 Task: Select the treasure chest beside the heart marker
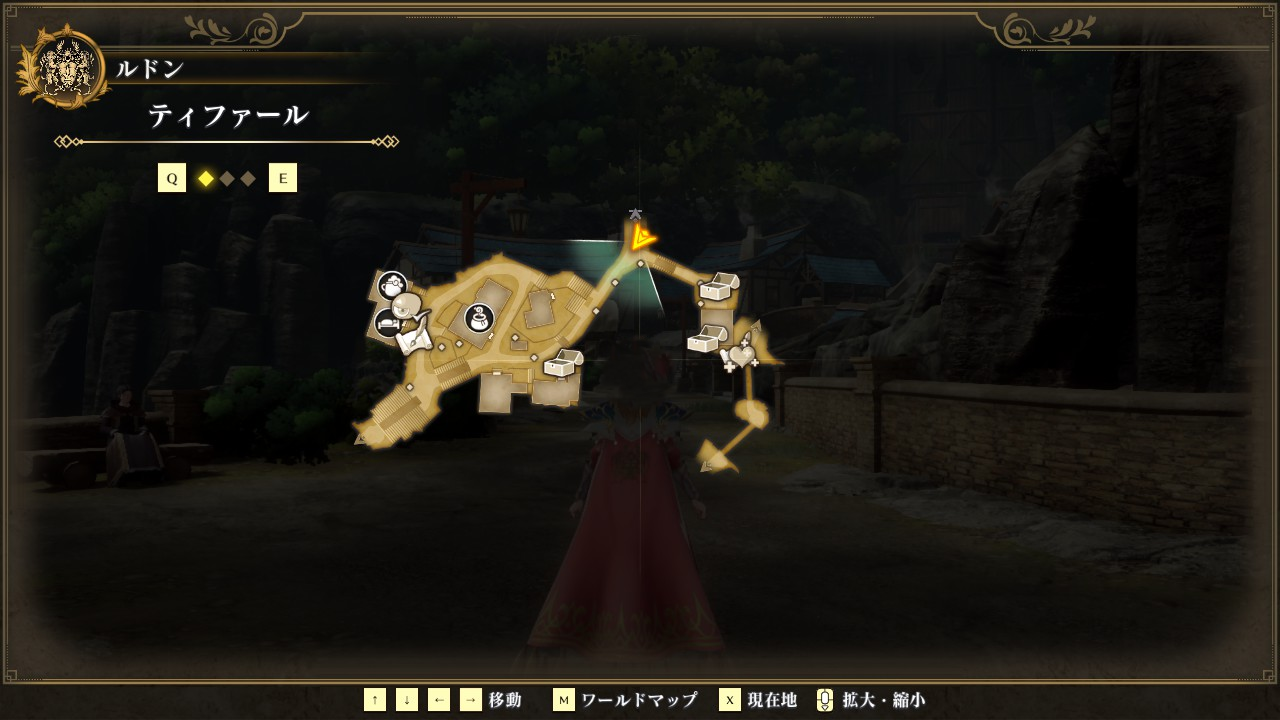pyautogui.click(x=707, y=339)
